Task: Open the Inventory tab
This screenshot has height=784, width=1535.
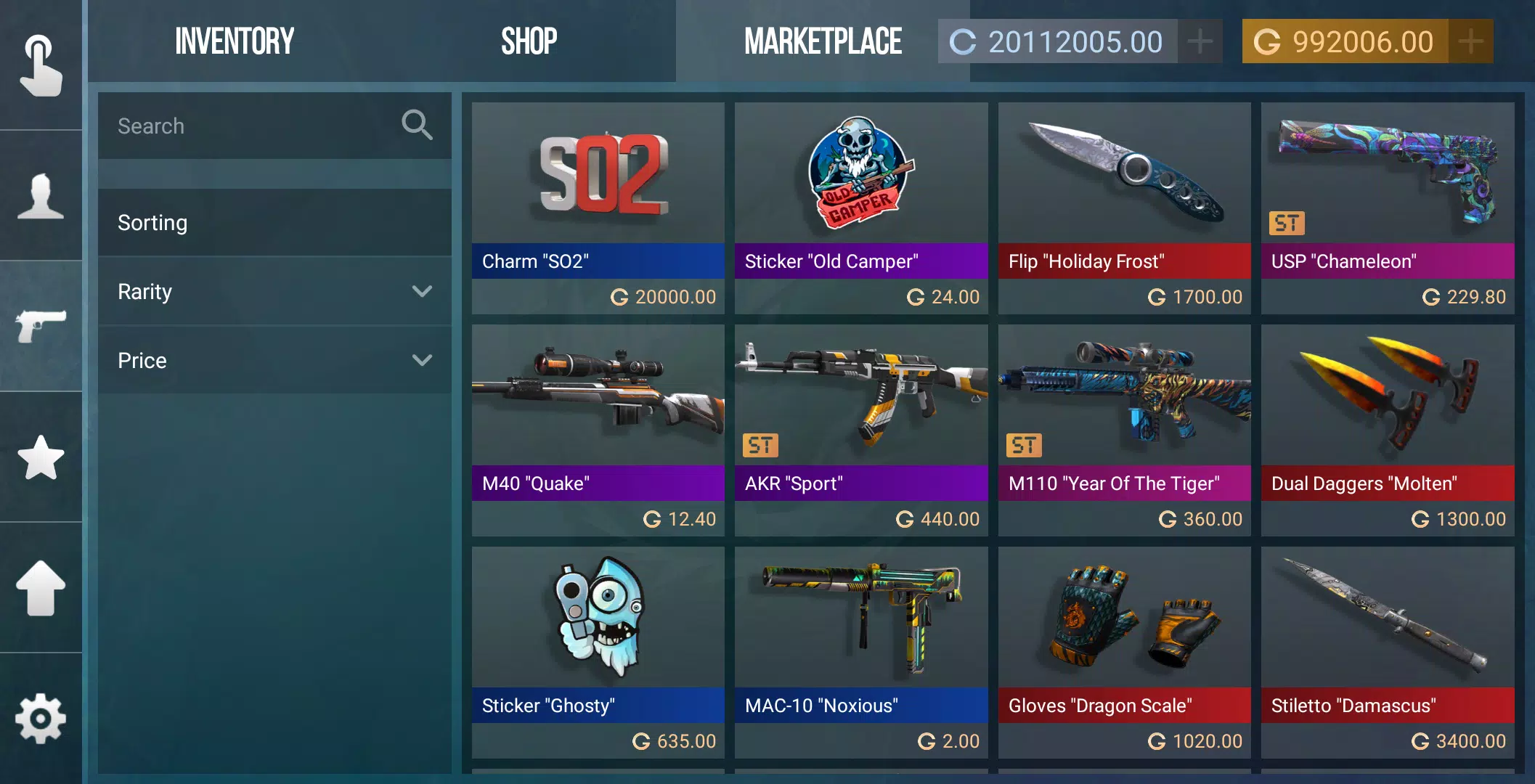Action: 234,40
